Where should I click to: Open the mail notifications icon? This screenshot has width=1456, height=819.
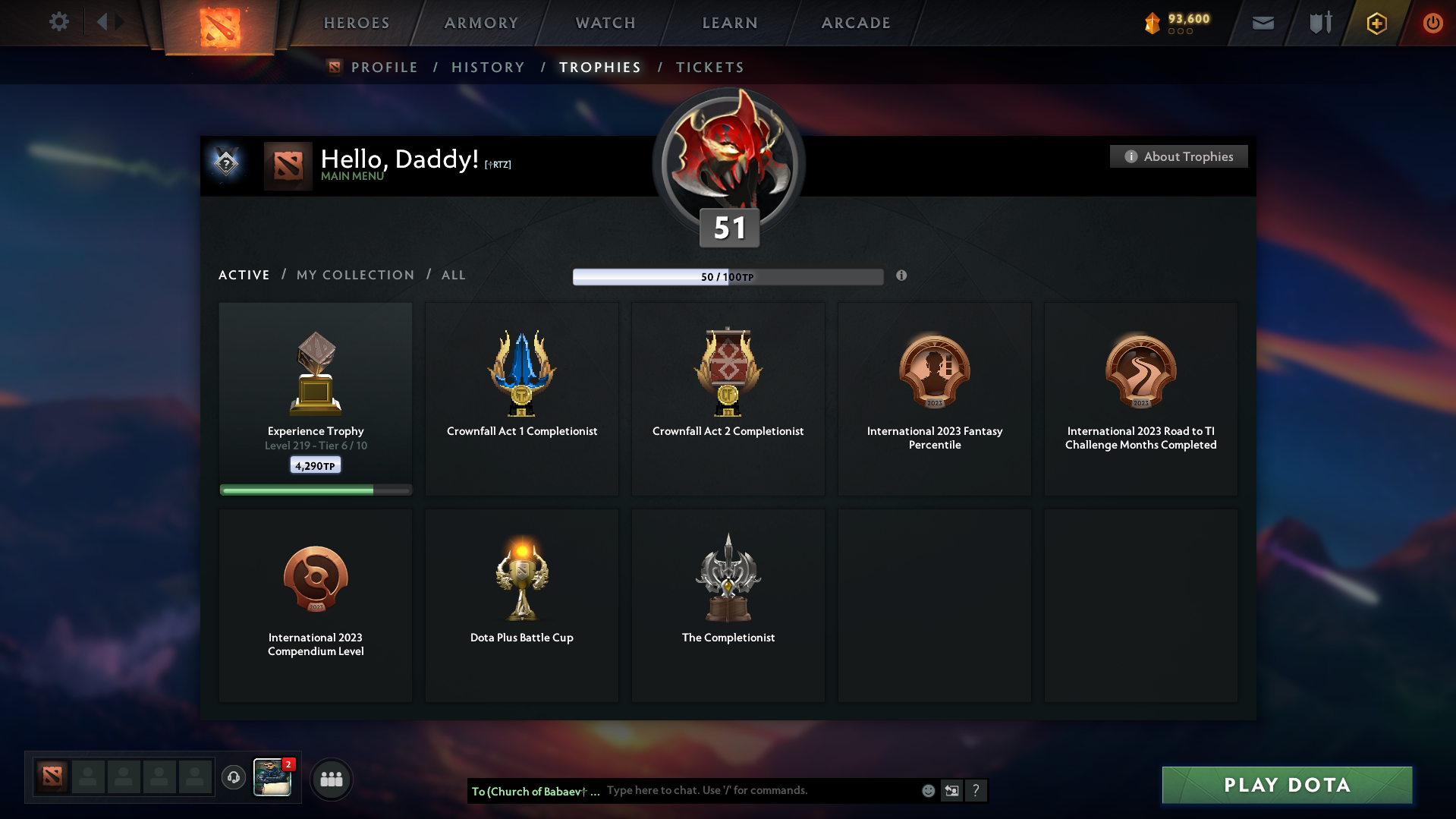coord(1263,23)
